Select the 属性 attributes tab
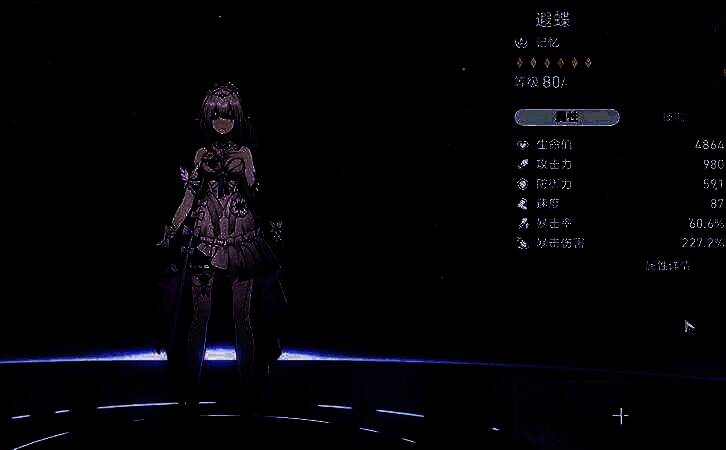726x450 pixels. tap(566, 117)
